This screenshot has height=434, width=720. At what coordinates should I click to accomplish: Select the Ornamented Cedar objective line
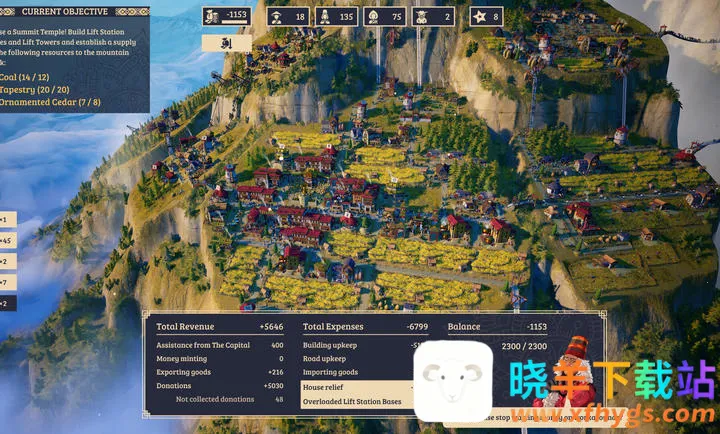click(50, 101)
